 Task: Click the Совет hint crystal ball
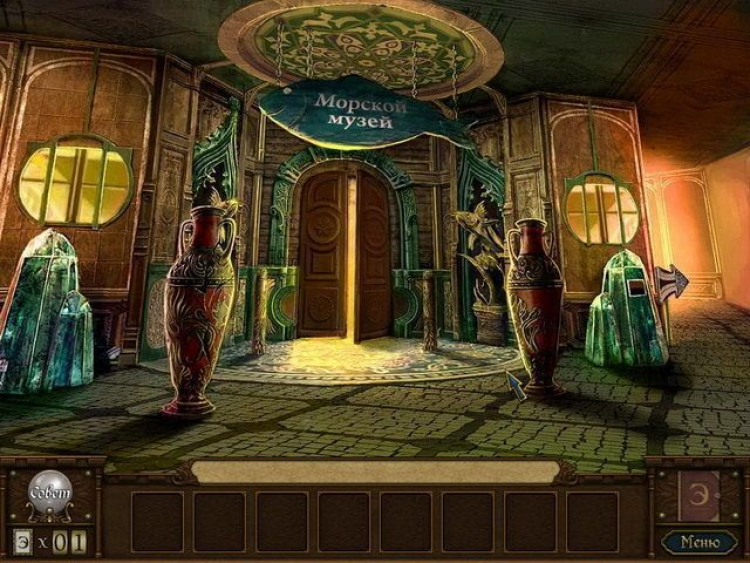(48, 492)
